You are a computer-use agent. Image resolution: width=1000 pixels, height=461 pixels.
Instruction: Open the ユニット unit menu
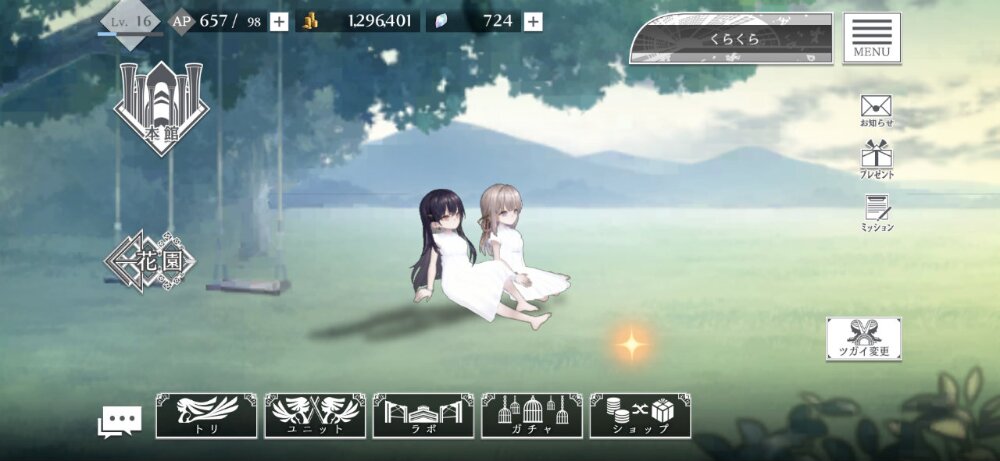tap(315, 415)
